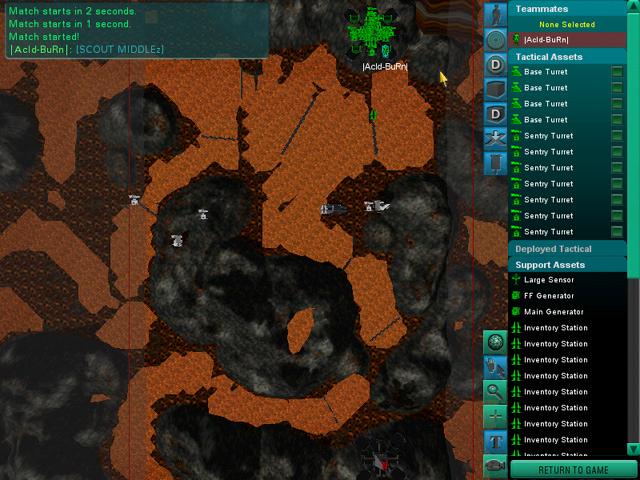Click the crosshair center-view button

(496, 416)
